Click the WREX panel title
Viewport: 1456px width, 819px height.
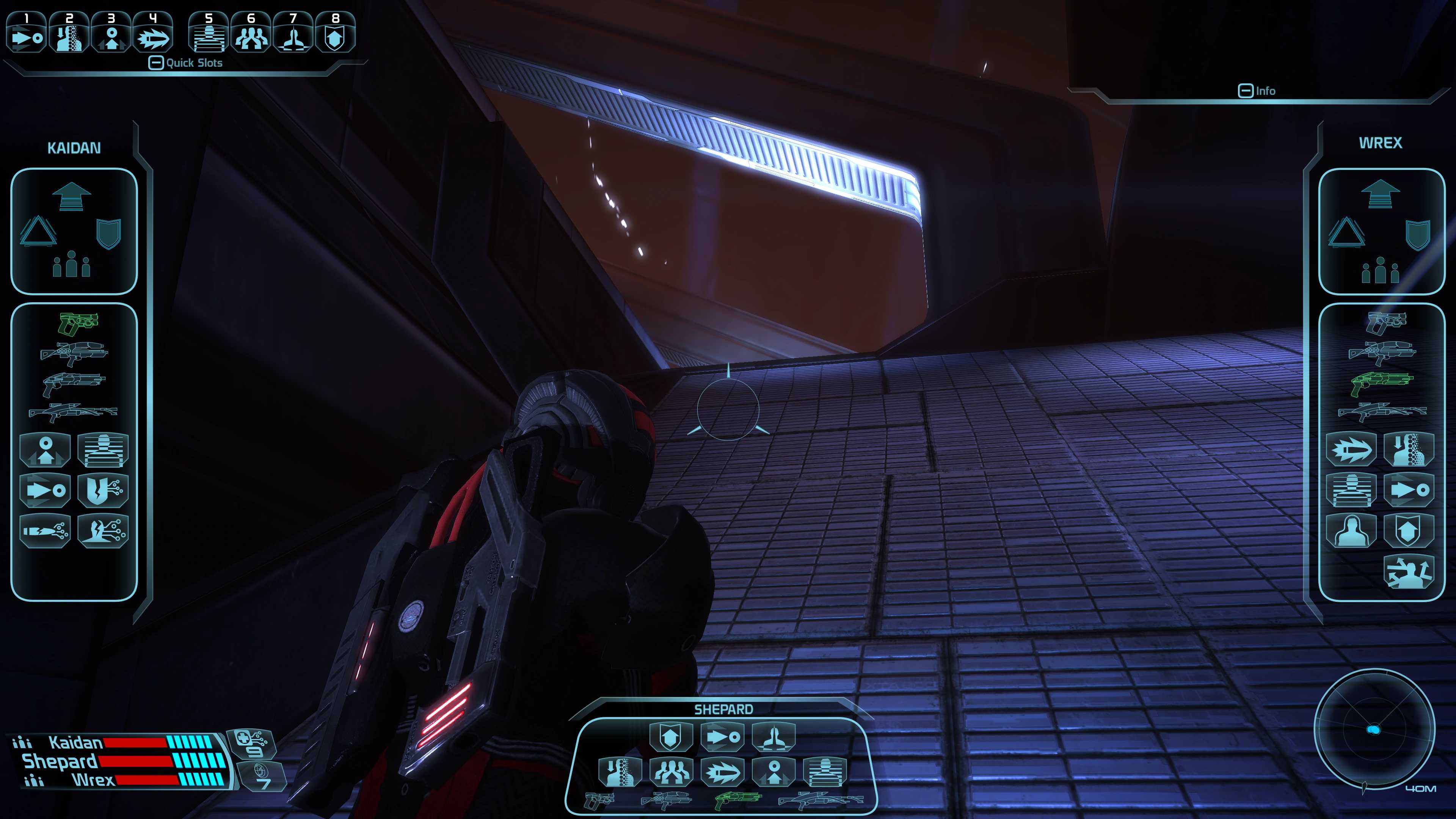point(1381,142)
